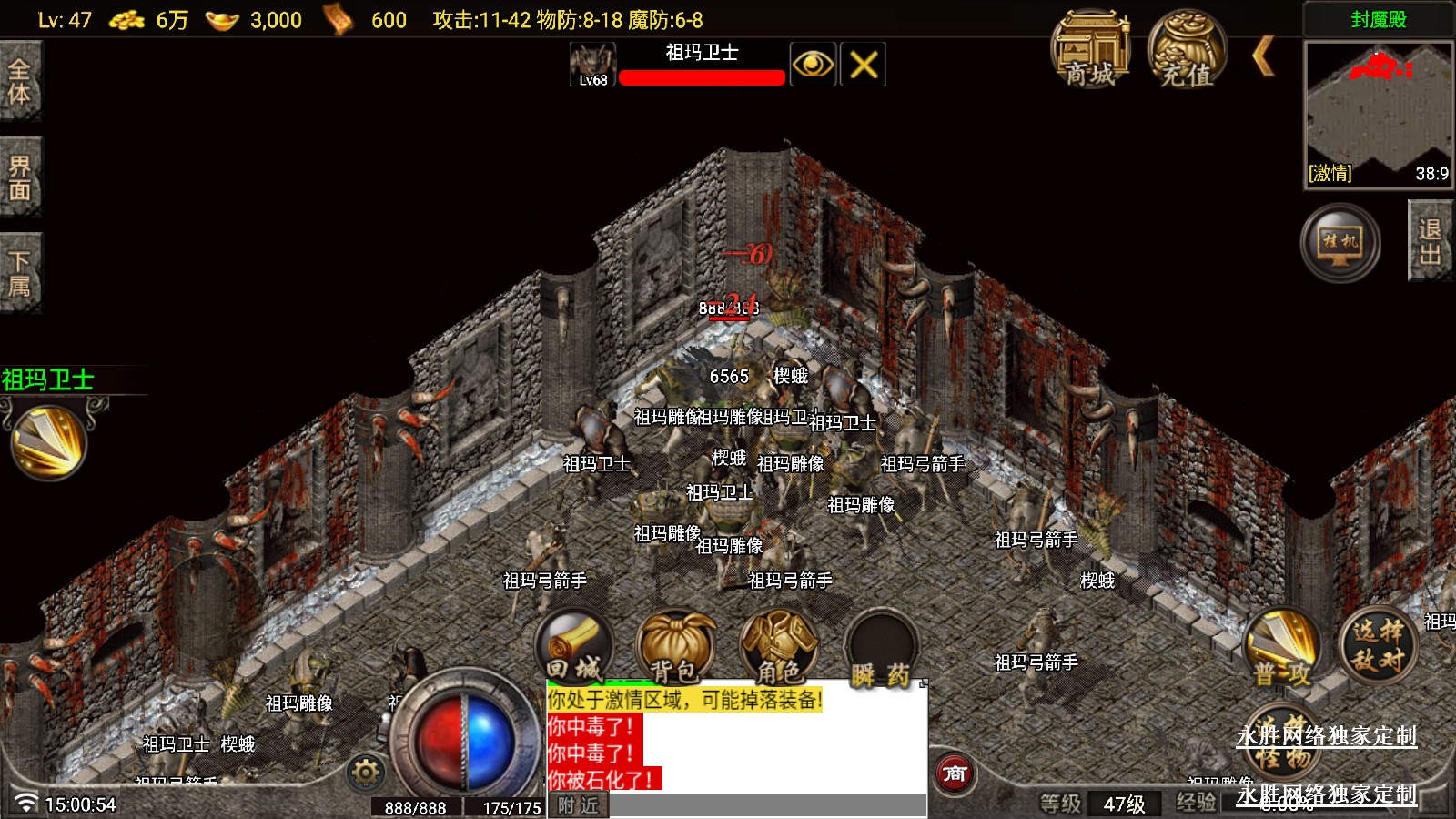The image size is (1456, 819).
Task: Open the 封魔殿 minimap
Action: pyautogui.click(x=1379, y=114)
